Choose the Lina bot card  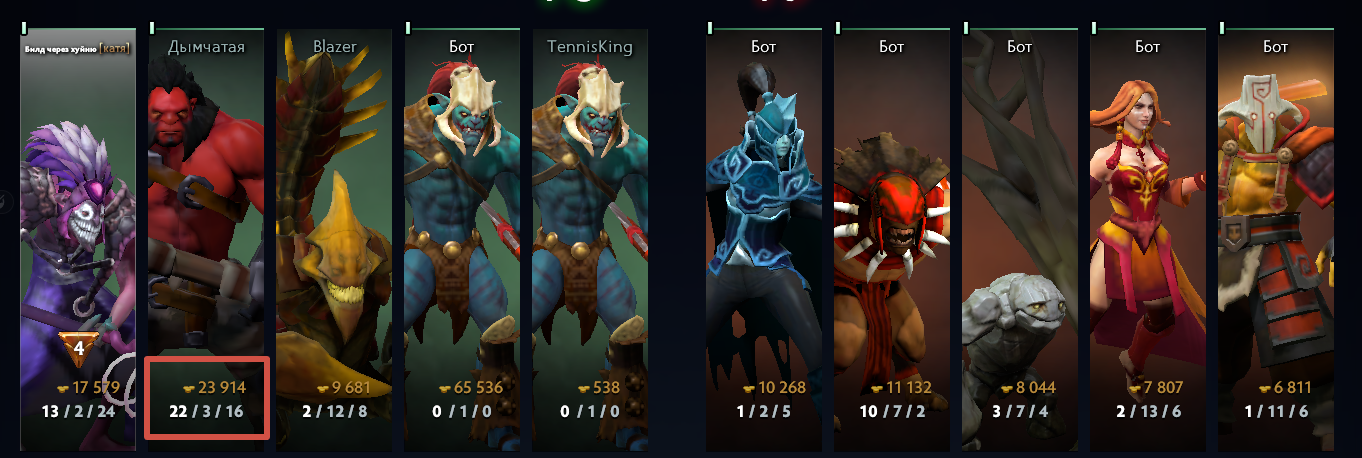pos(1147,220)
